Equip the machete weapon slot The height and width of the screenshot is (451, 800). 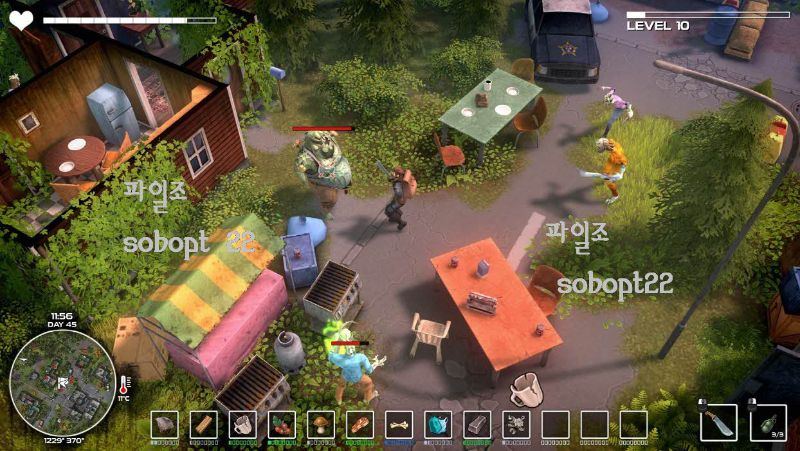click(x=718, y=423)
